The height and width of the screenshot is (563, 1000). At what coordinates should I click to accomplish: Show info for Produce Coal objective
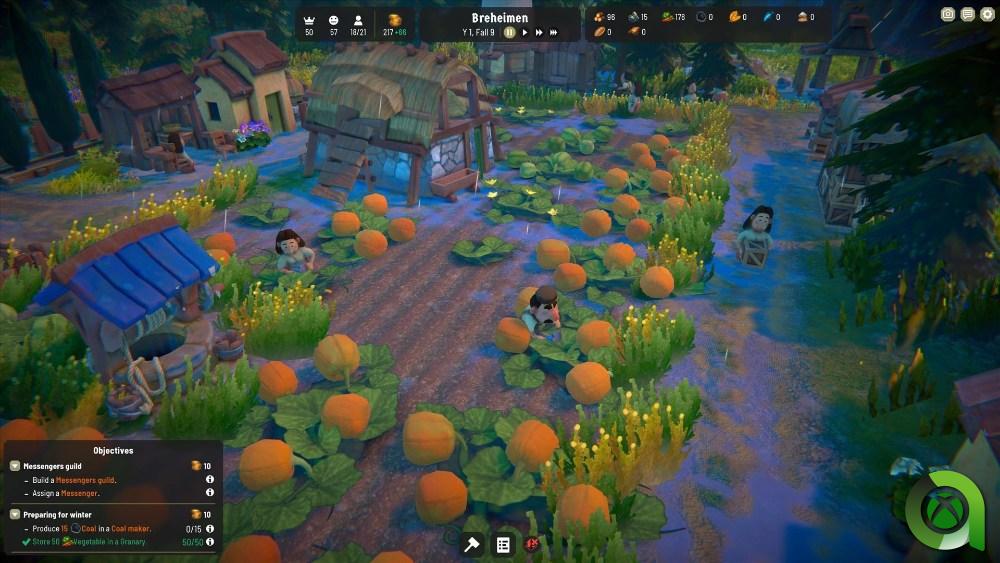coord(210,529)
